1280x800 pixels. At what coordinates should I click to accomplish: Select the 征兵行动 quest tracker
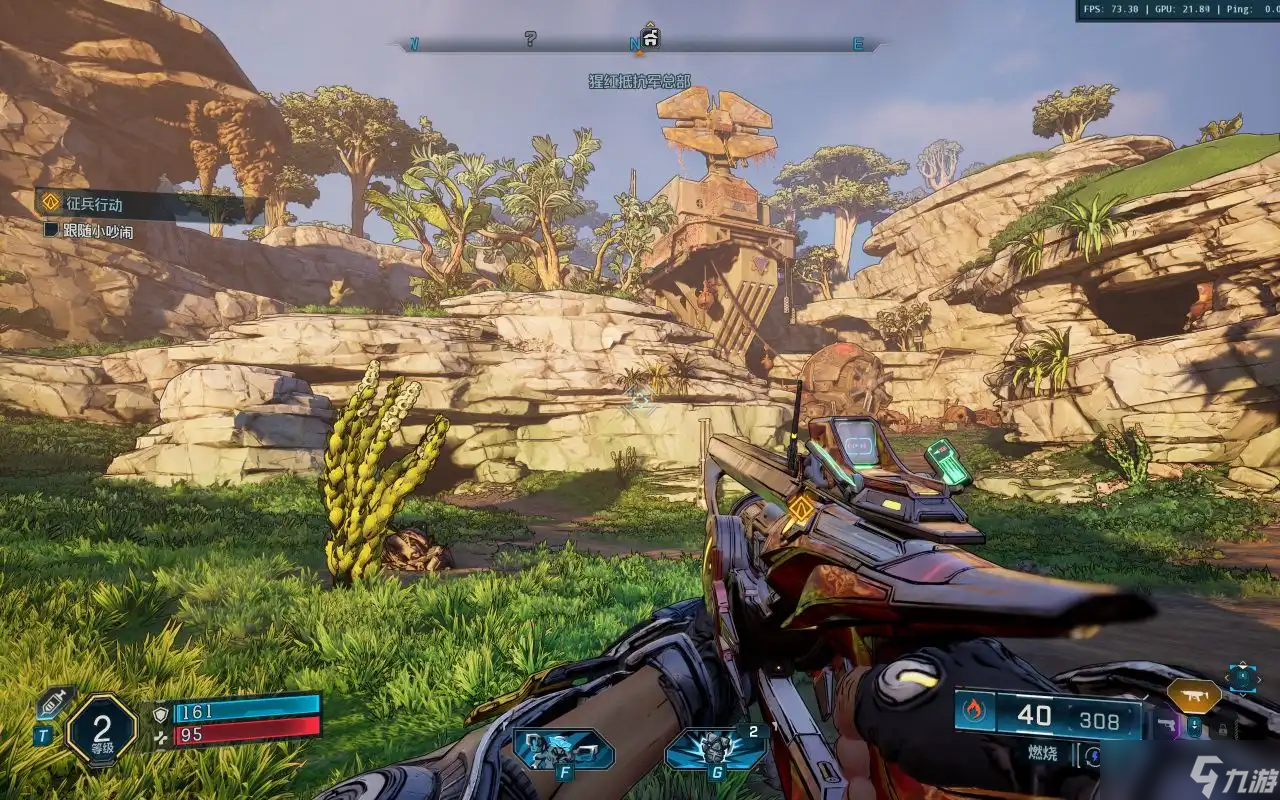[95, 204]
